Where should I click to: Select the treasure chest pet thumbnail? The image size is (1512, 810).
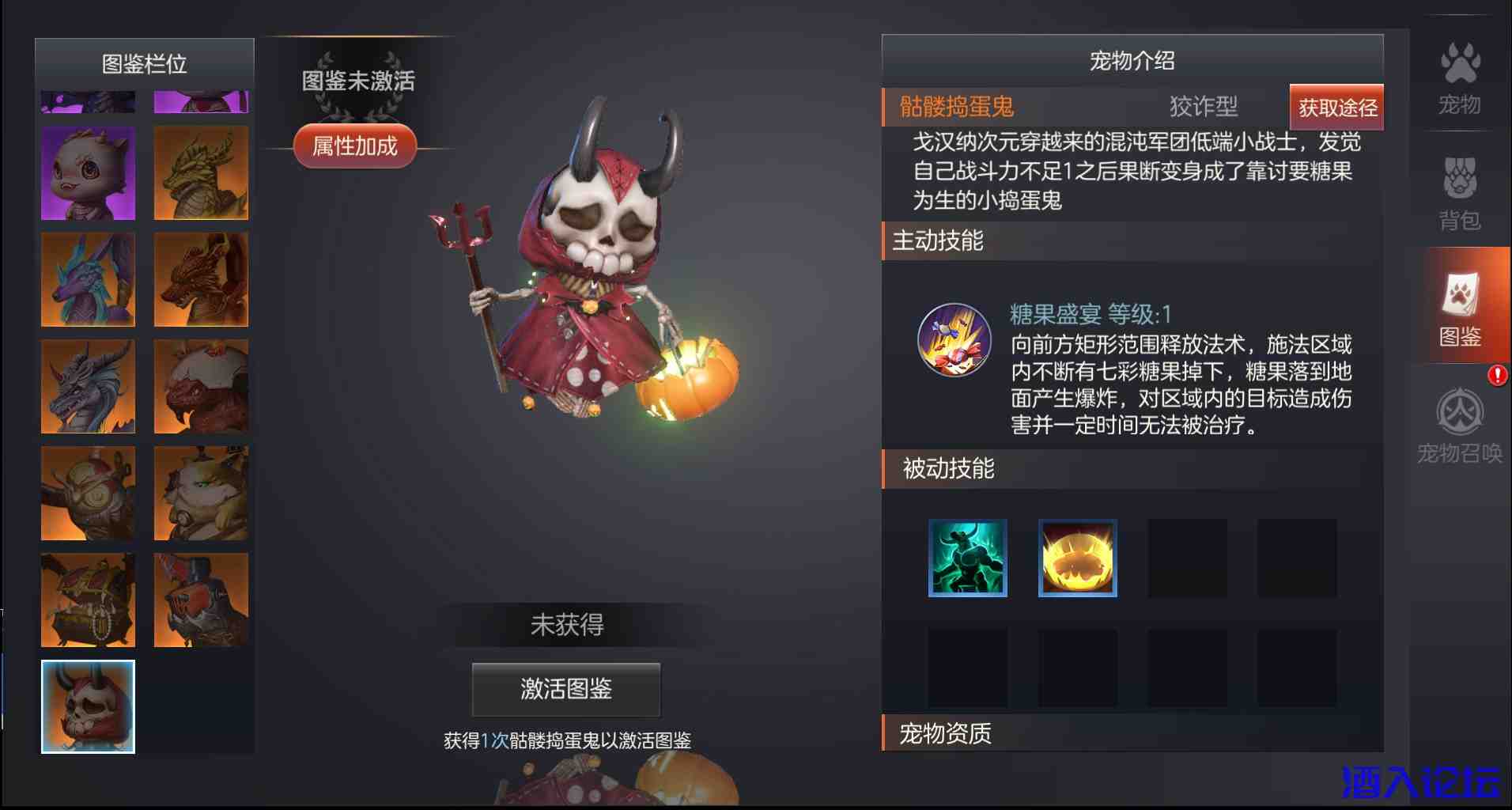pos(87,600)
